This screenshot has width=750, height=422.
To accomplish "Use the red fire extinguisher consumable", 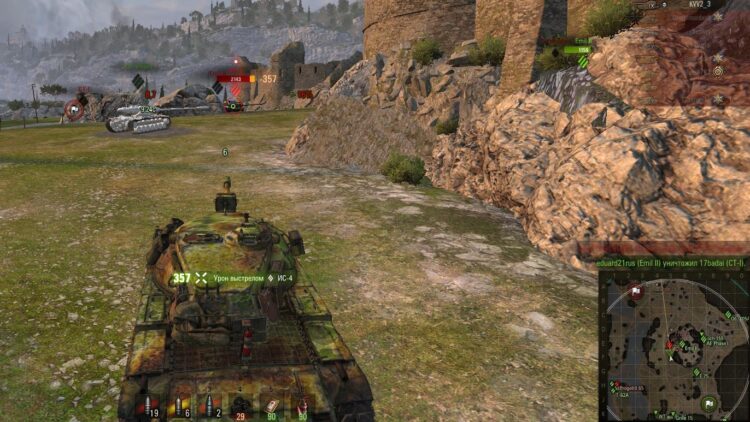I will (x=301, y=404).
